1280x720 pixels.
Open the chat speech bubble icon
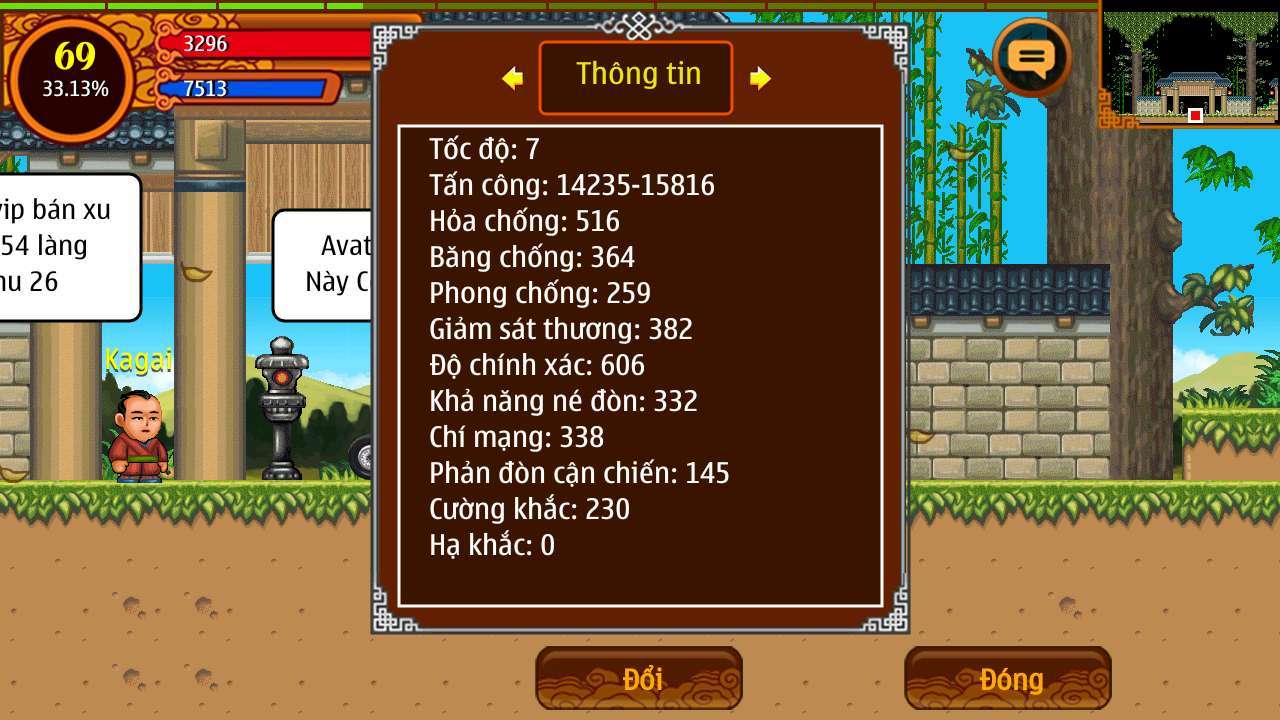coord(1032,57)
